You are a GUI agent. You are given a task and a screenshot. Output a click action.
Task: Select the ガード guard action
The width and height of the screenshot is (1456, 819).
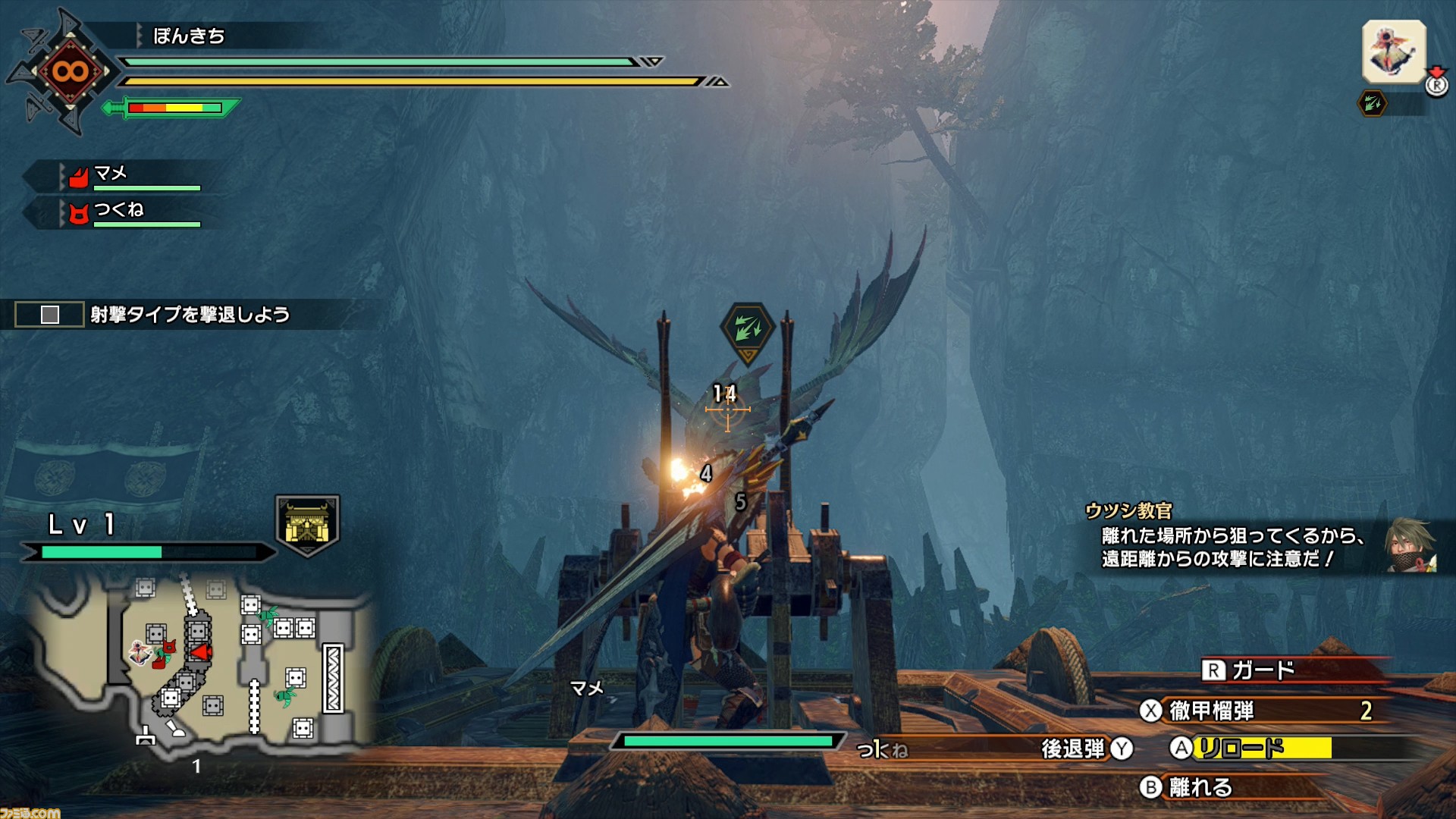click(1262, 670)
